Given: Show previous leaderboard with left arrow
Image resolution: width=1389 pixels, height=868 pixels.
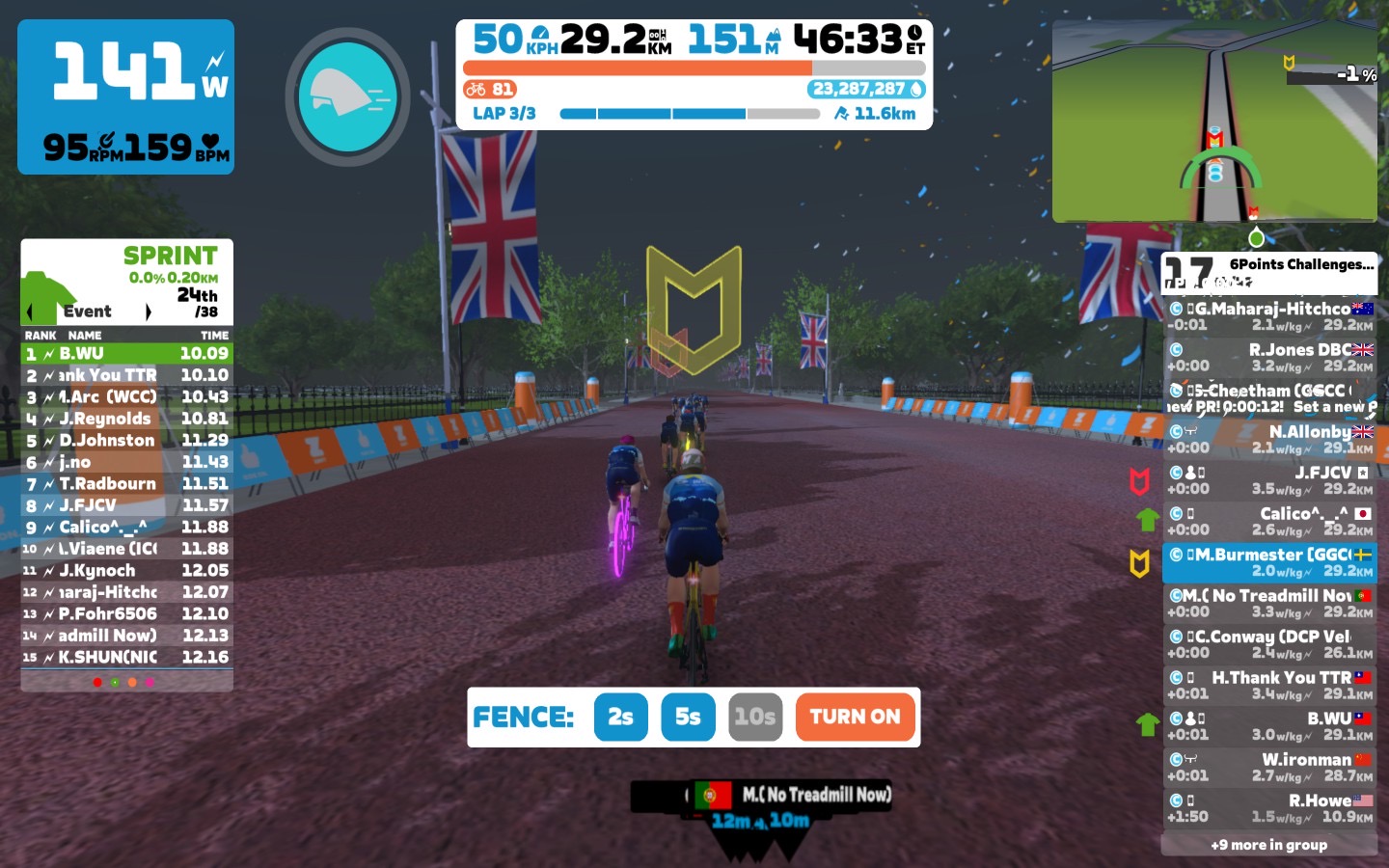Looking at the screenshot, I should (30, 312).
